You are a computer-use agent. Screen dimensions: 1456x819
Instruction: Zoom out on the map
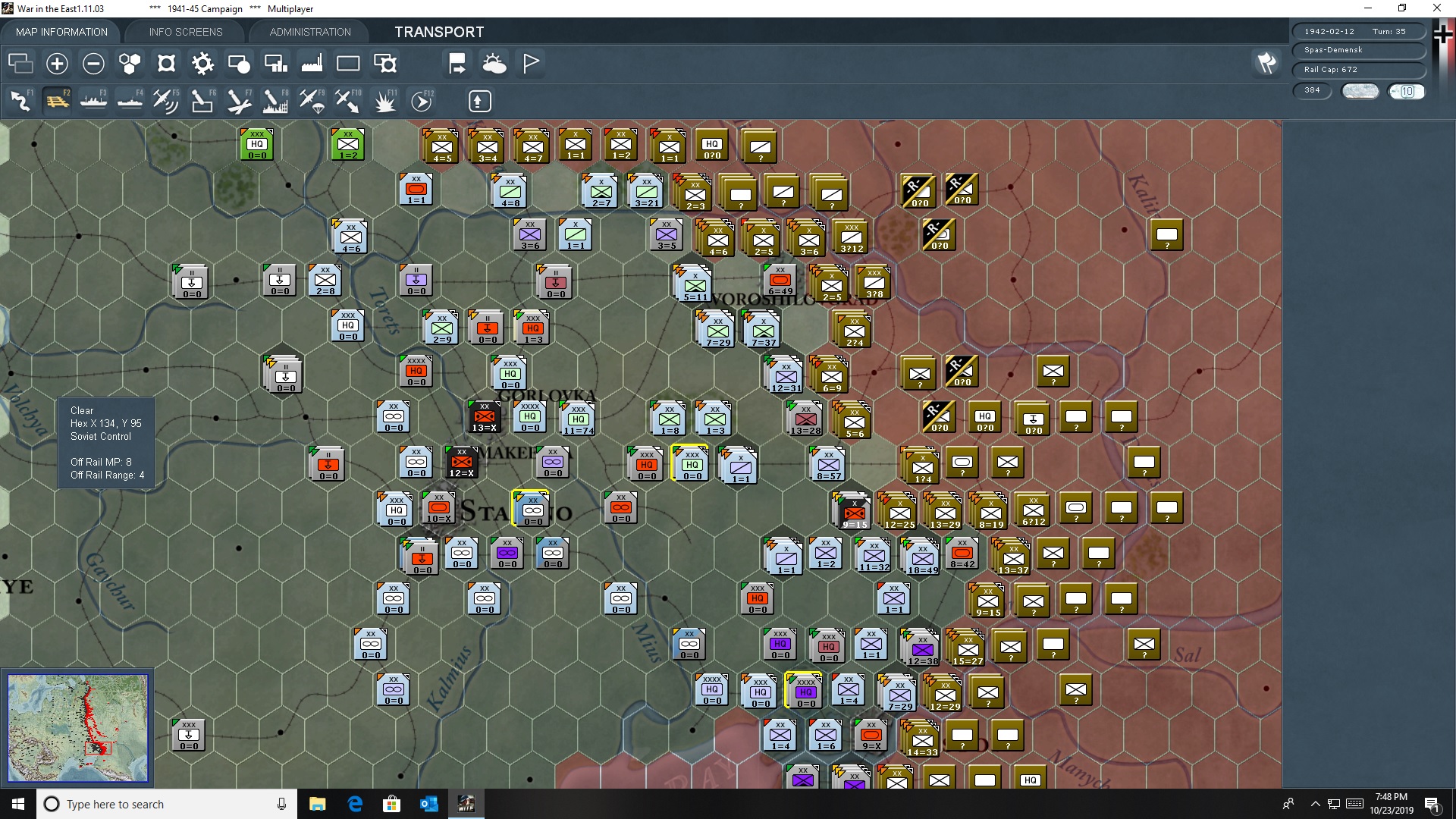coord(93,64)
